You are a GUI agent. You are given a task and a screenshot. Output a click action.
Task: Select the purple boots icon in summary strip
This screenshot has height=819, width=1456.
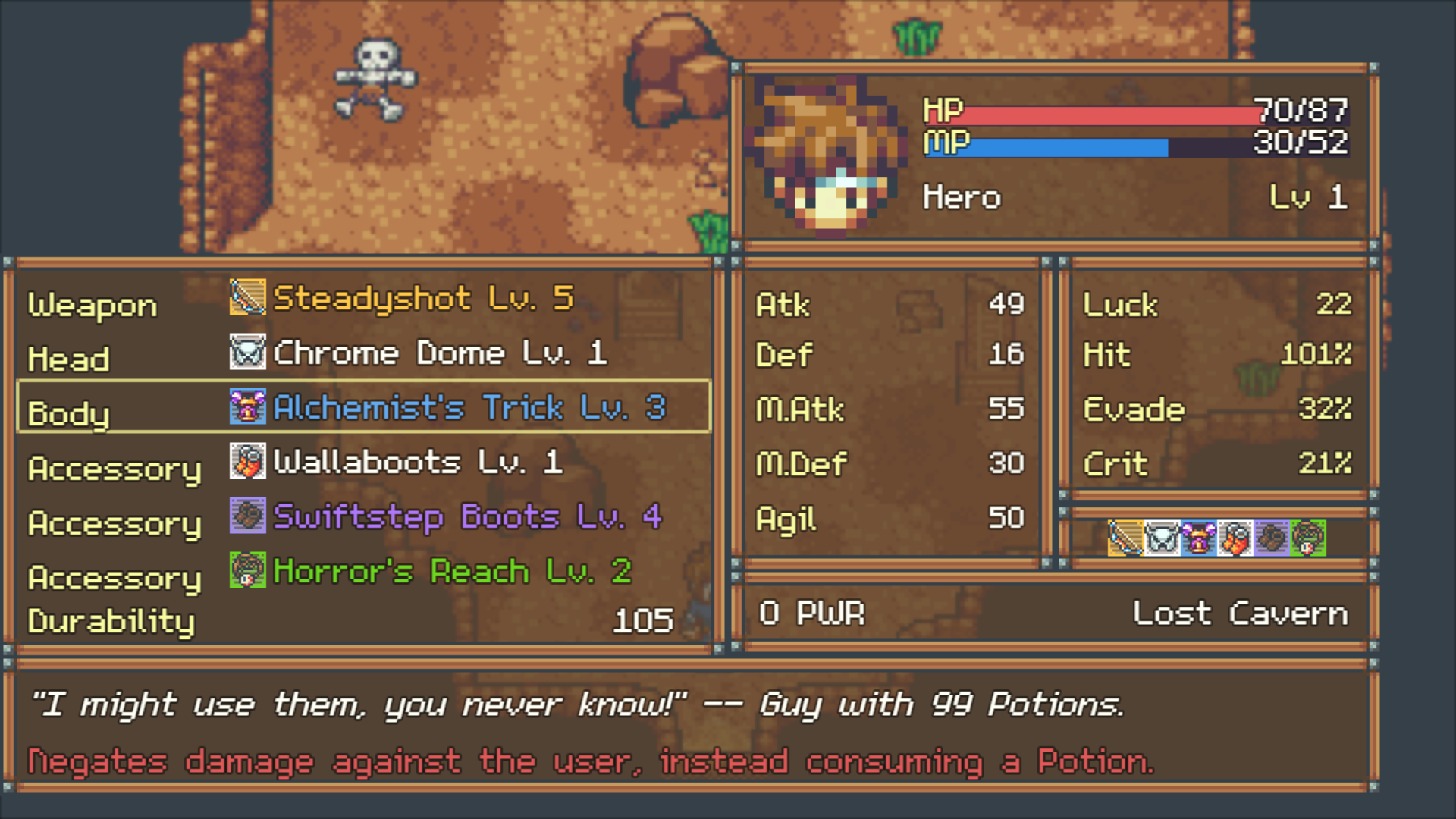pos(1272,538)
